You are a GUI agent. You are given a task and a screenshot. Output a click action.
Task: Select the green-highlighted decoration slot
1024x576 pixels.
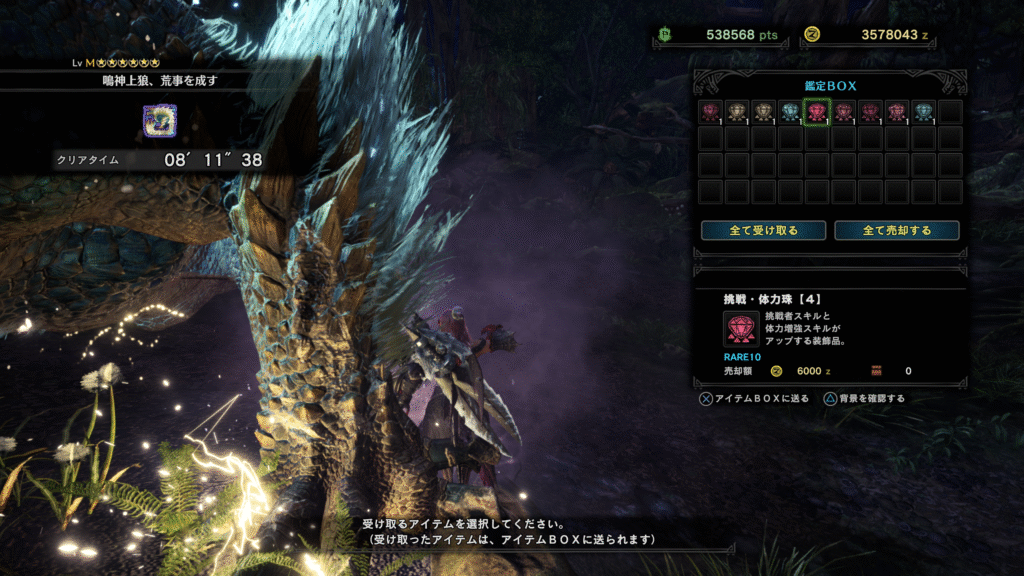coord(817,112)
